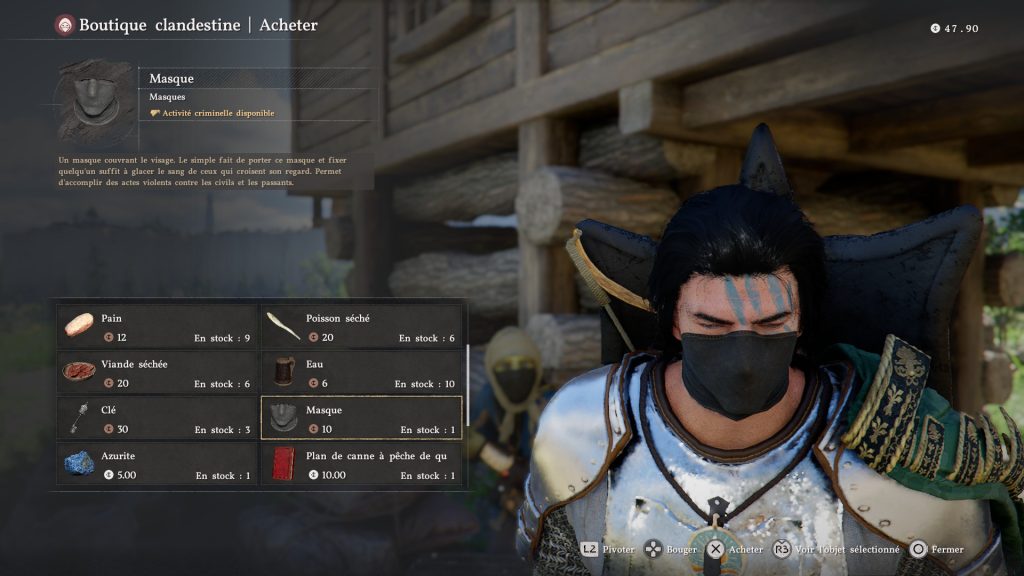Viewport: 1024px width, 576px height.
Task: Select the Plan de canne à pêche item
Action: coord(361,464)
